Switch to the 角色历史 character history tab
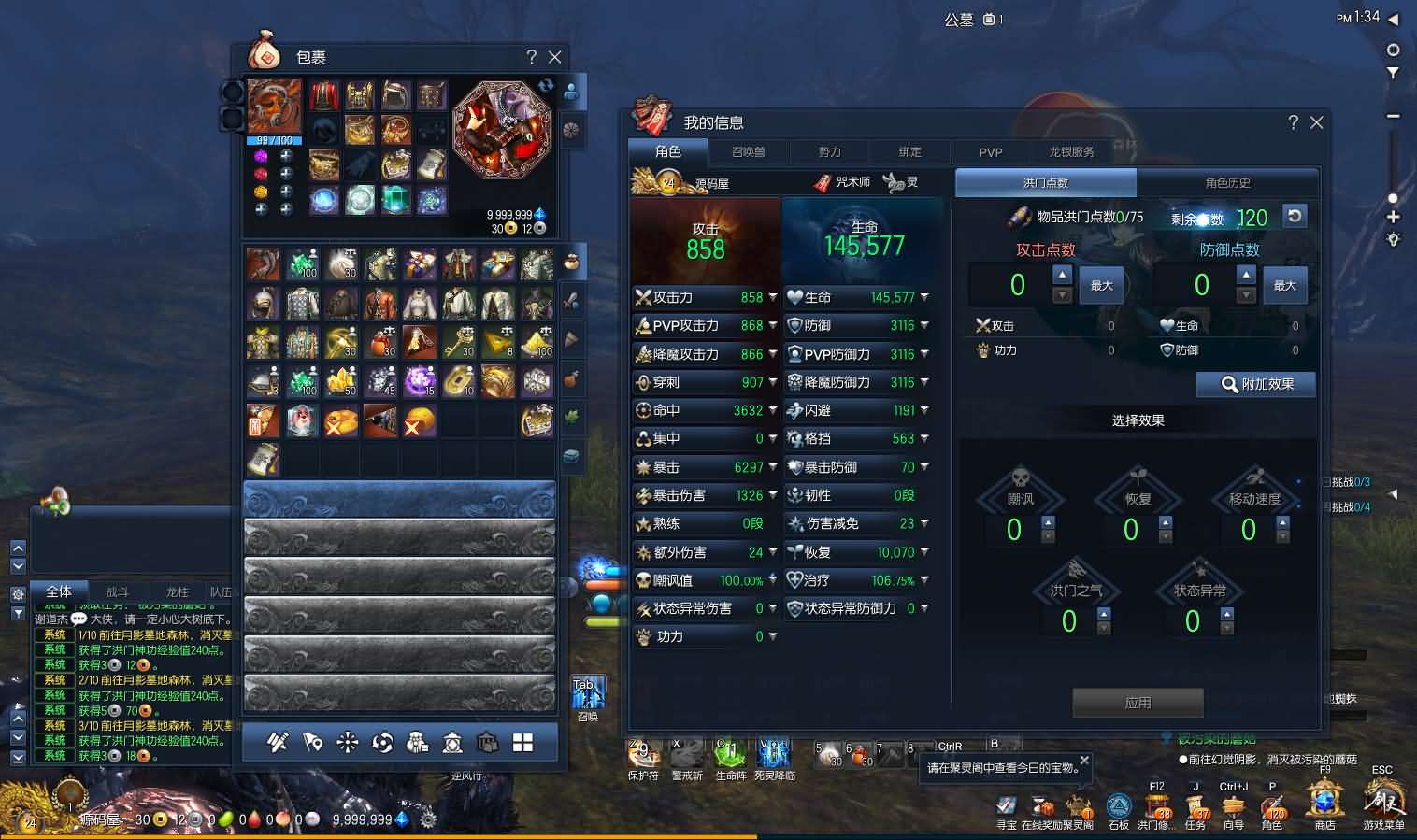Viewport: 1417px width, 840px height. coord(1228,182)
